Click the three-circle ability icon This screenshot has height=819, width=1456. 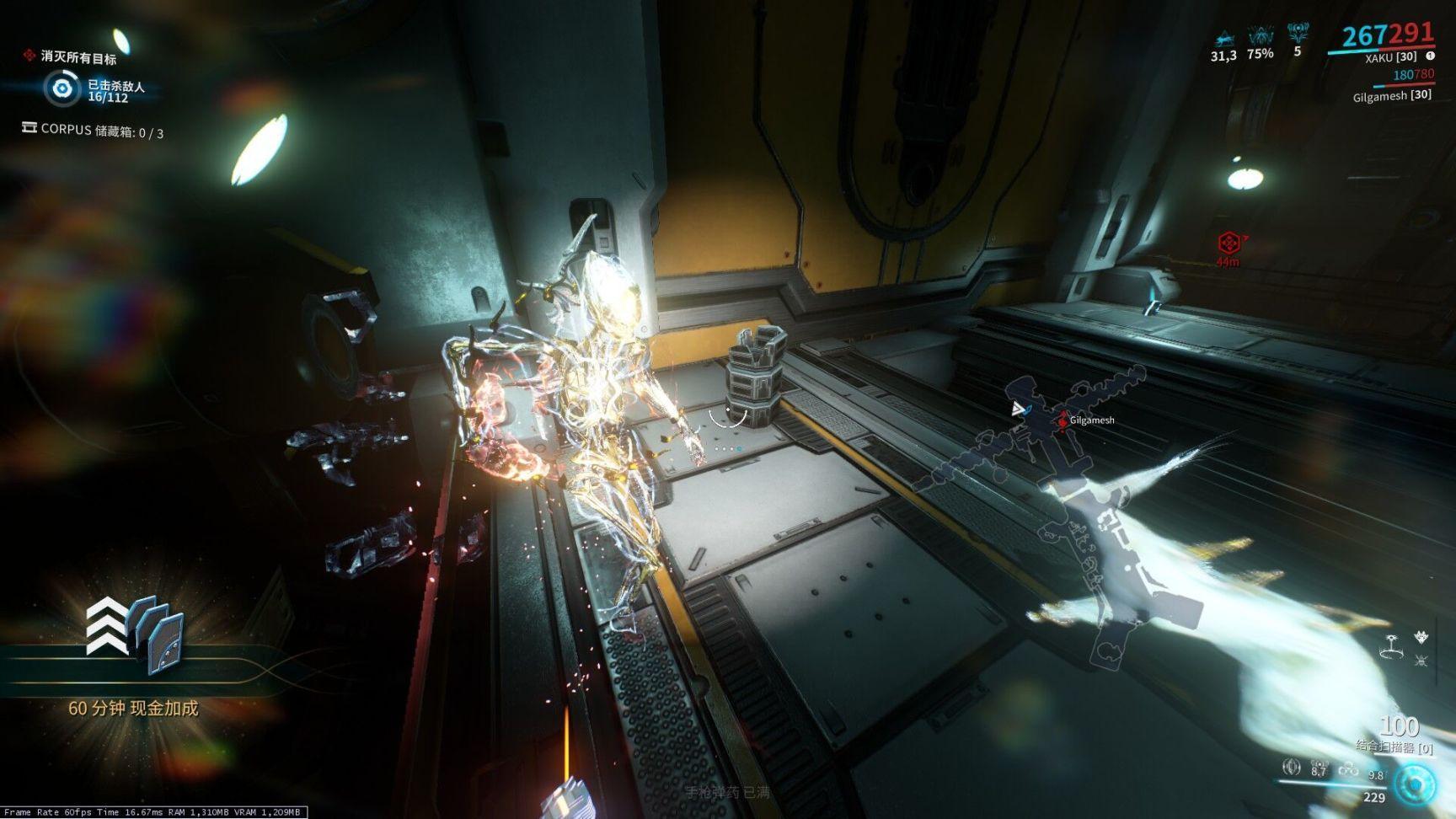[1348, 769]
